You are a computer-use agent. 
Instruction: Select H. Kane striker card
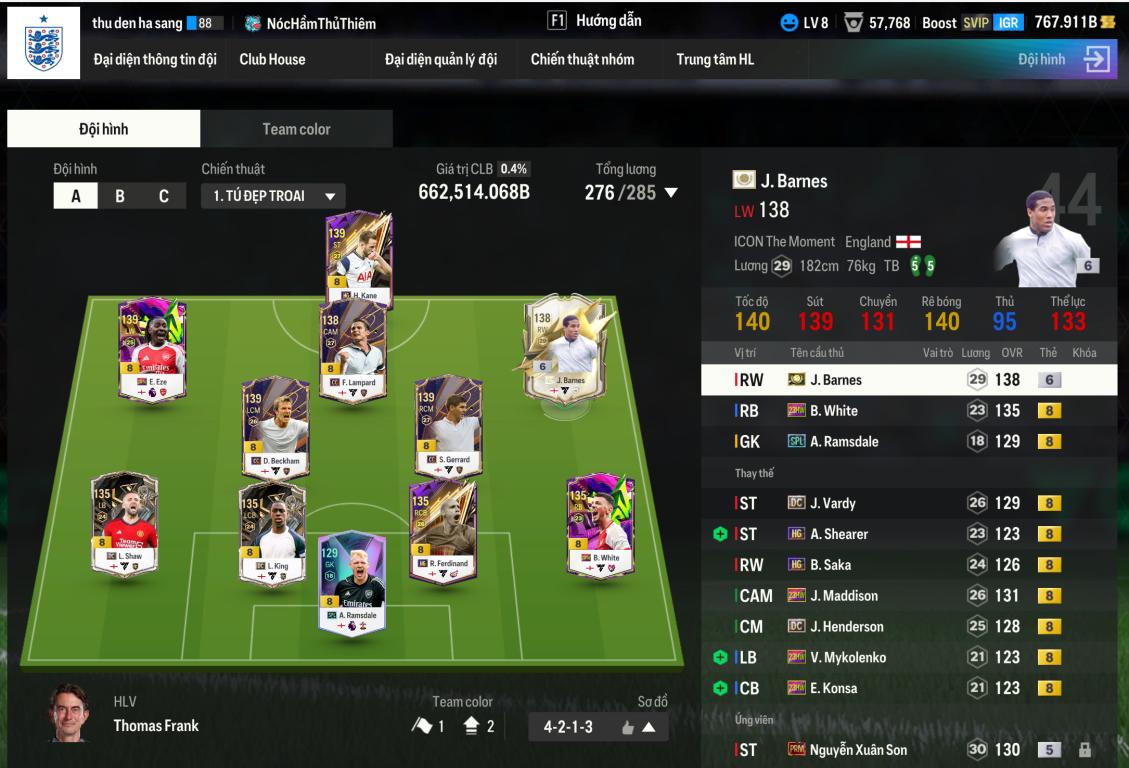coord(359,256)
